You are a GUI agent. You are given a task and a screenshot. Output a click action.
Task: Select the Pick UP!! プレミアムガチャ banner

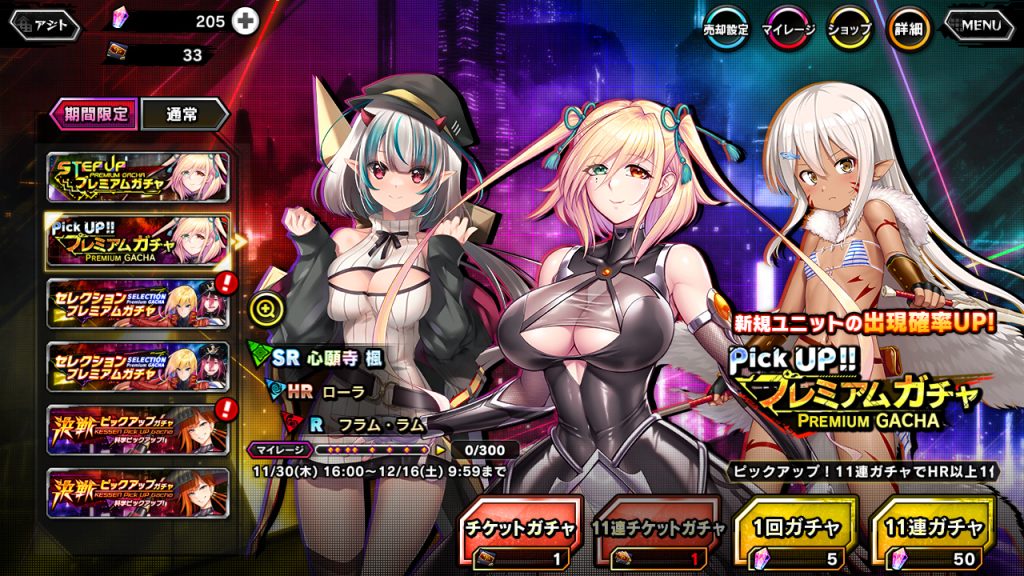coord(138,240)
